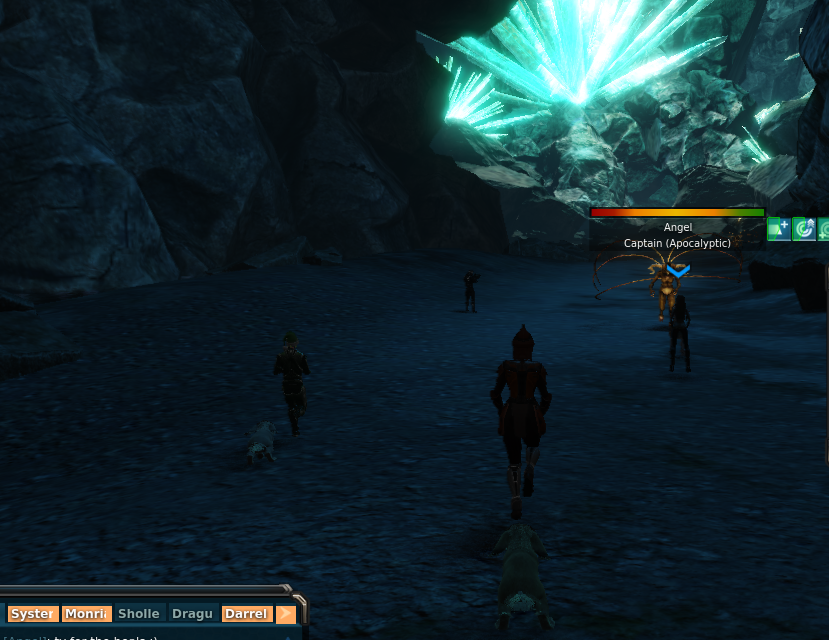
Task: Switch to the System chat tab
Action: [32, 614]
